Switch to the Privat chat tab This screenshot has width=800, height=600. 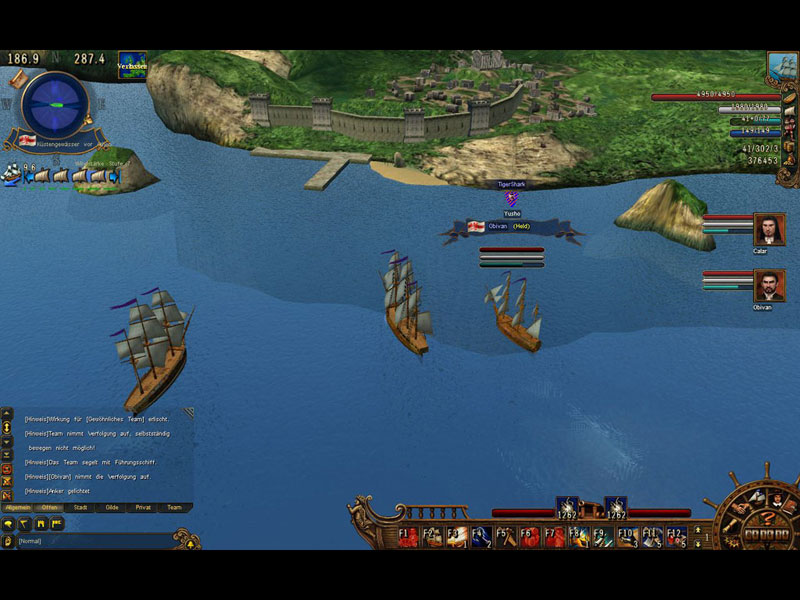point(143,507)
